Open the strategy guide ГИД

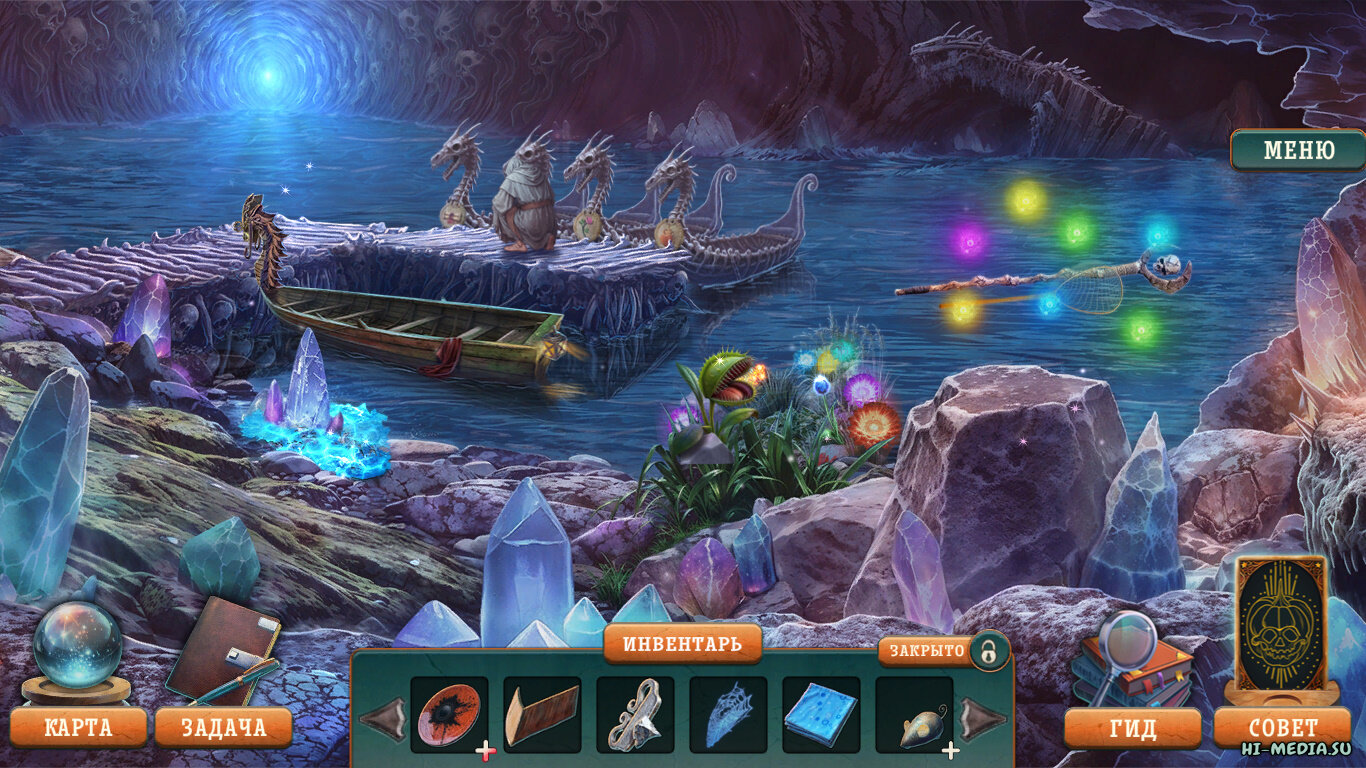point(1132,728)
